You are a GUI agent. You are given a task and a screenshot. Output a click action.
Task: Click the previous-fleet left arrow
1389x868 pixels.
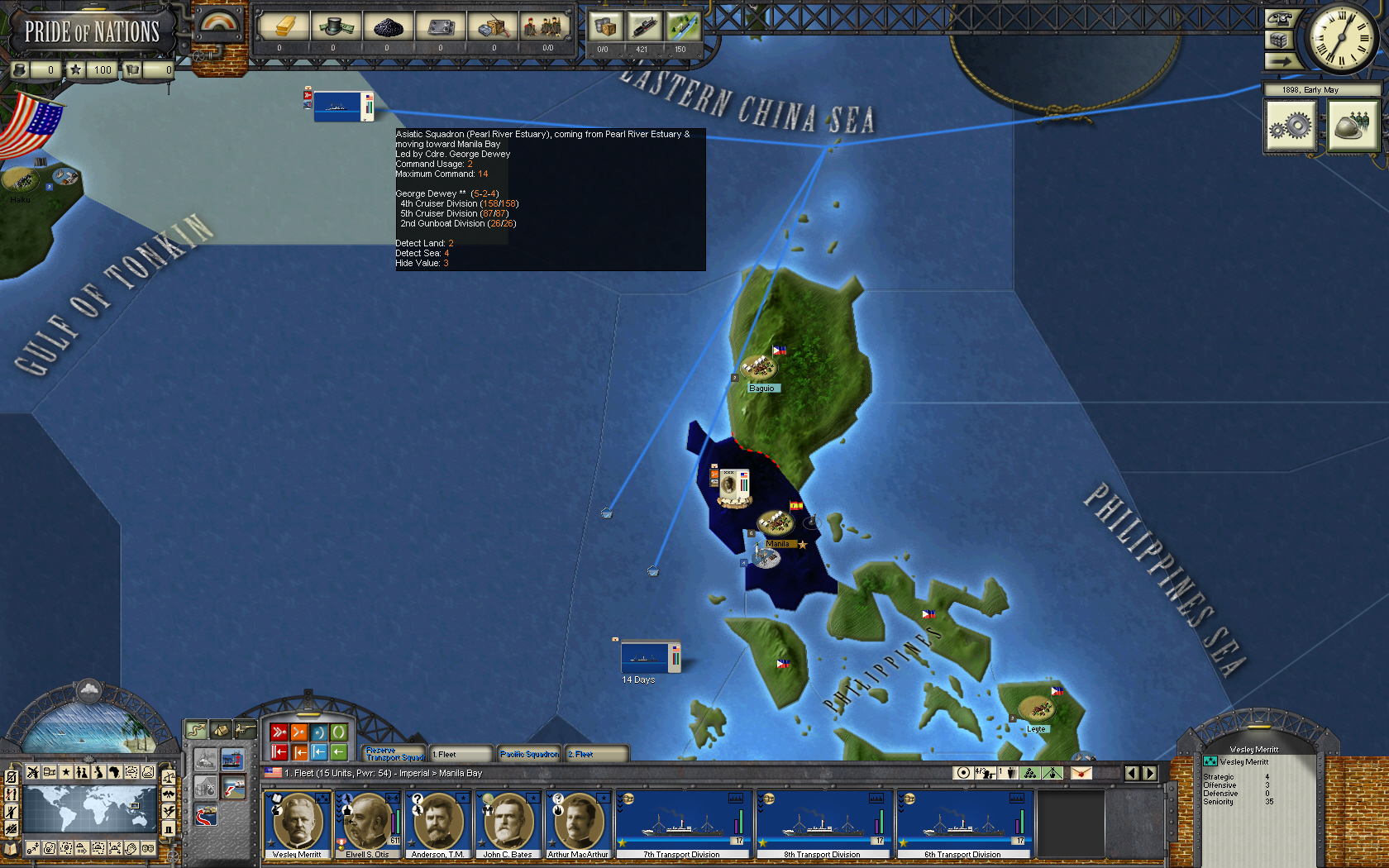[1131, 774]
